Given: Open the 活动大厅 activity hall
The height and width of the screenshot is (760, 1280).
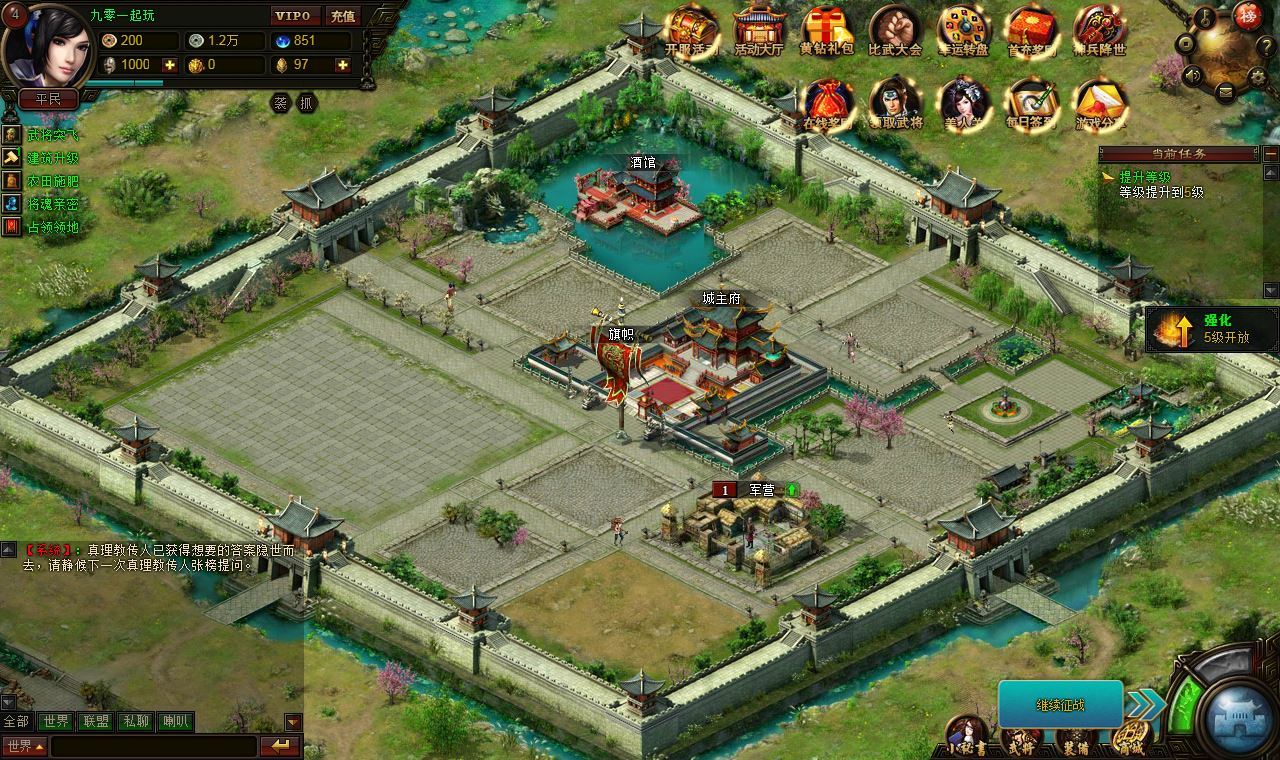Looking at the screenshot, I should click(x=759, y=30).
